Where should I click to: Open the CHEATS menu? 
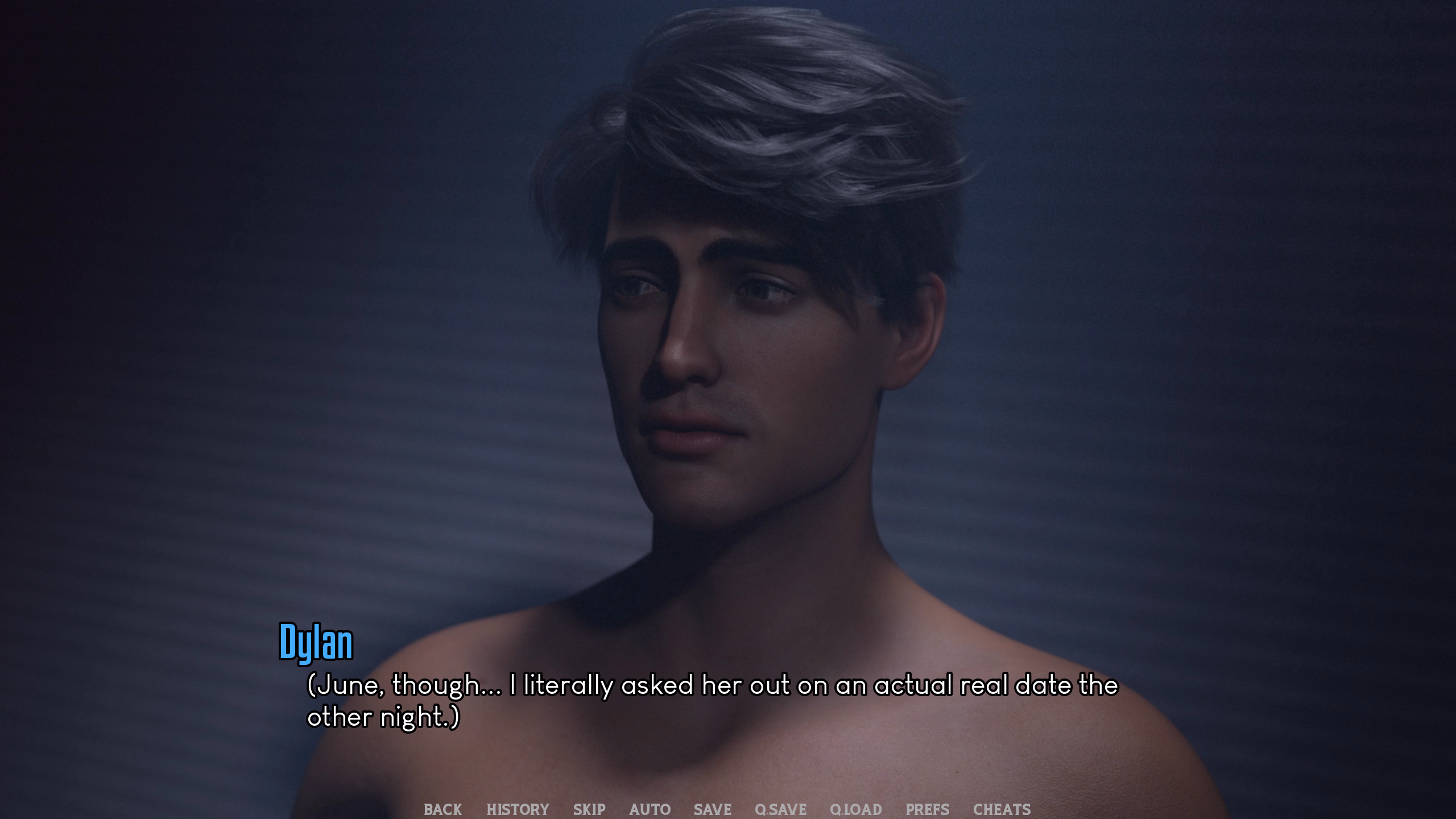1002,809
